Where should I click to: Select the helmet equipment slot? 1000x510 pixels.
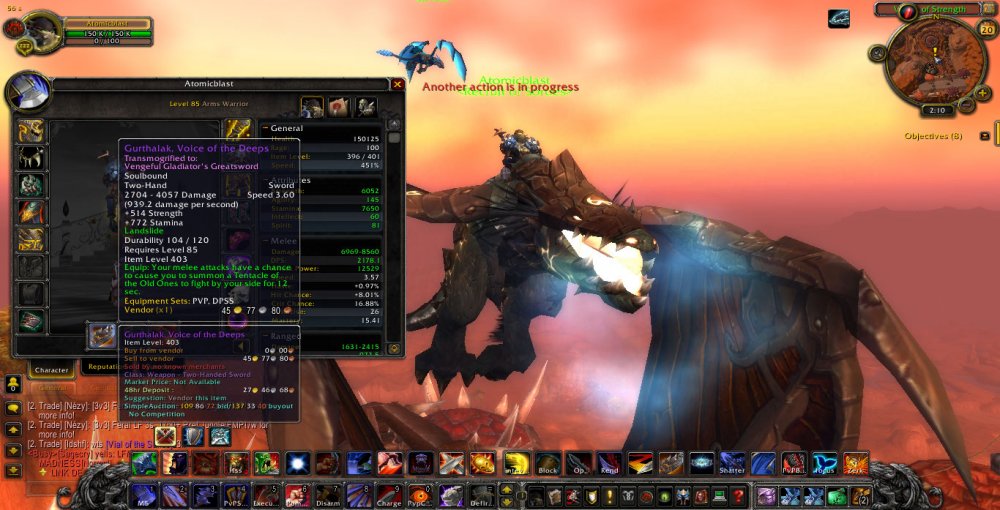31,131
